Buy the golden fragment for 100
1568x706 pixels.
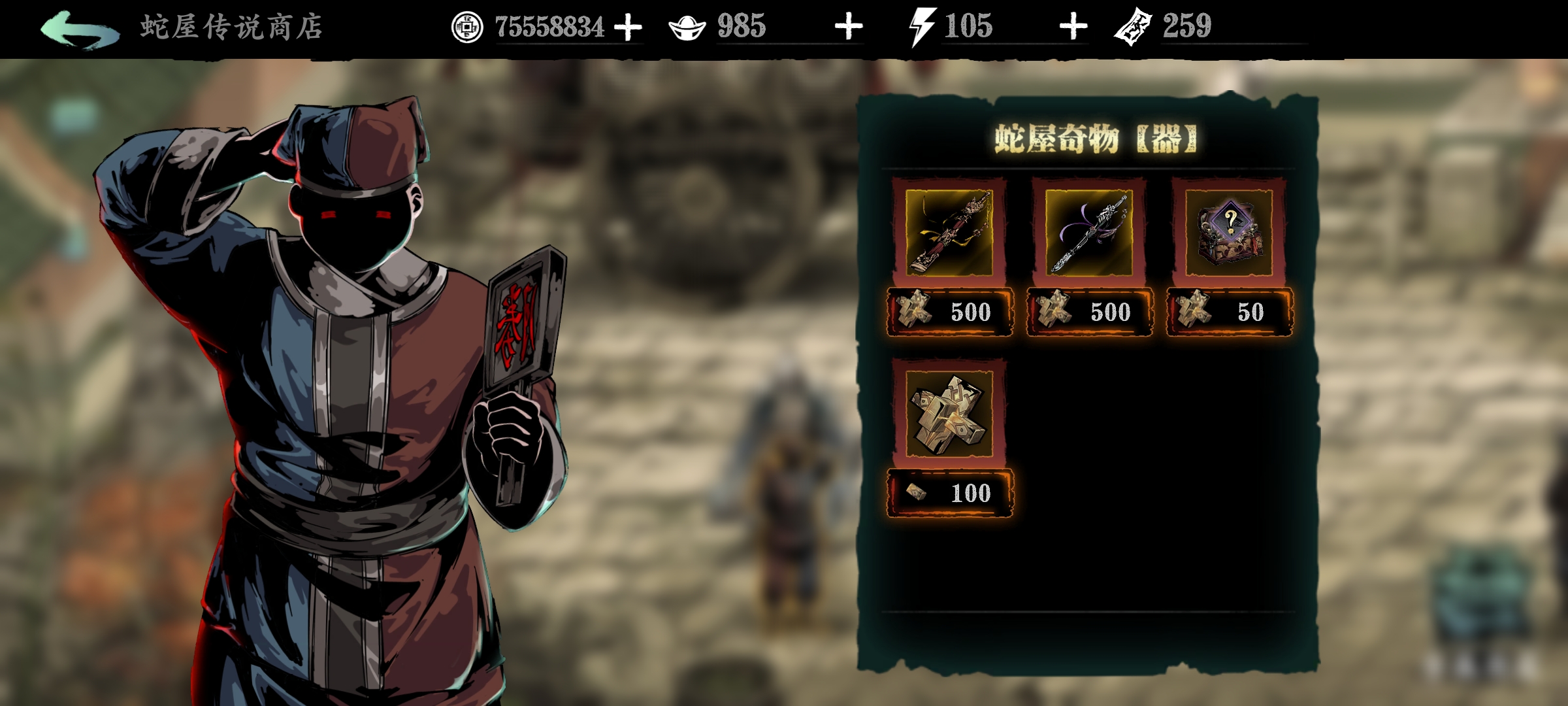949,493
